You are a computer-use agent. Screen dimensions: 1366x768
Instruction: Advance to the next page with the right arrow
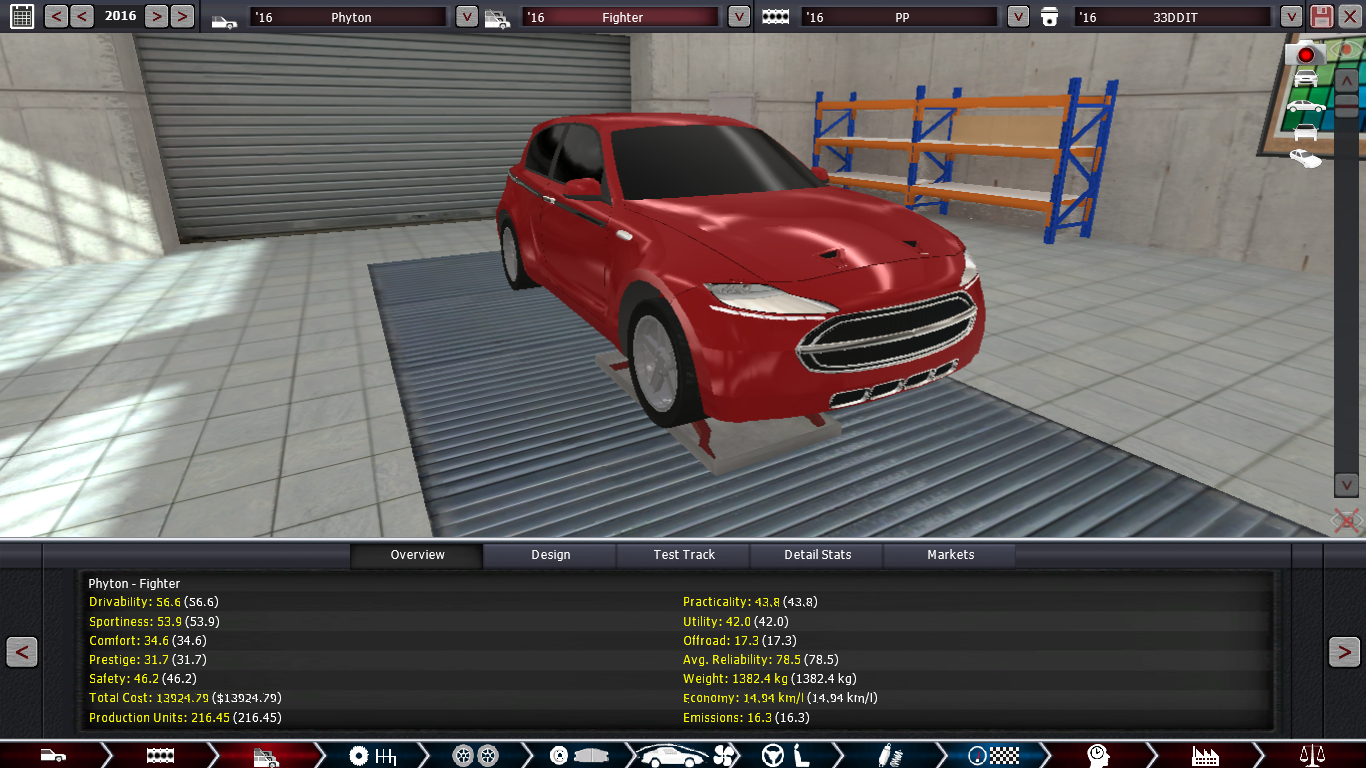(1343, 652)
